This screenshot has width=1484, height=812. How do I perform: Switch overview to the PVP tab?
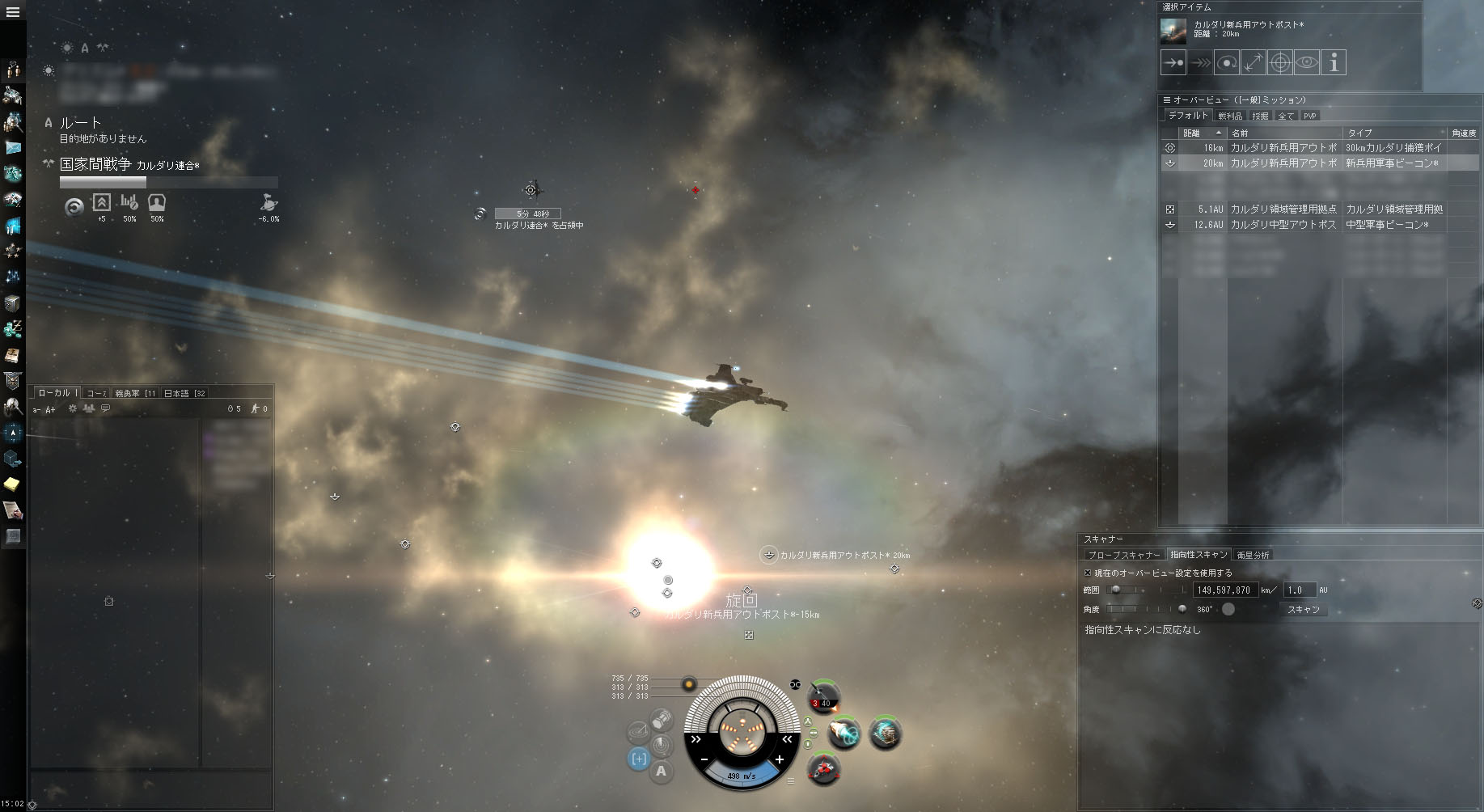pyautogui.click(x=1310, y=116)
